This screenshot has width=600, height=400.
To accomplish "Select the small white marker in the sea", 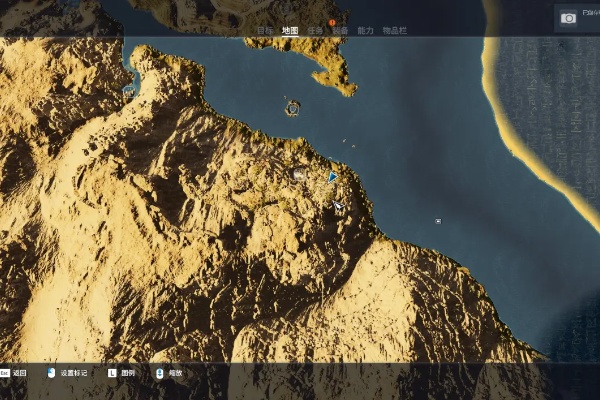I will [438, 220].
